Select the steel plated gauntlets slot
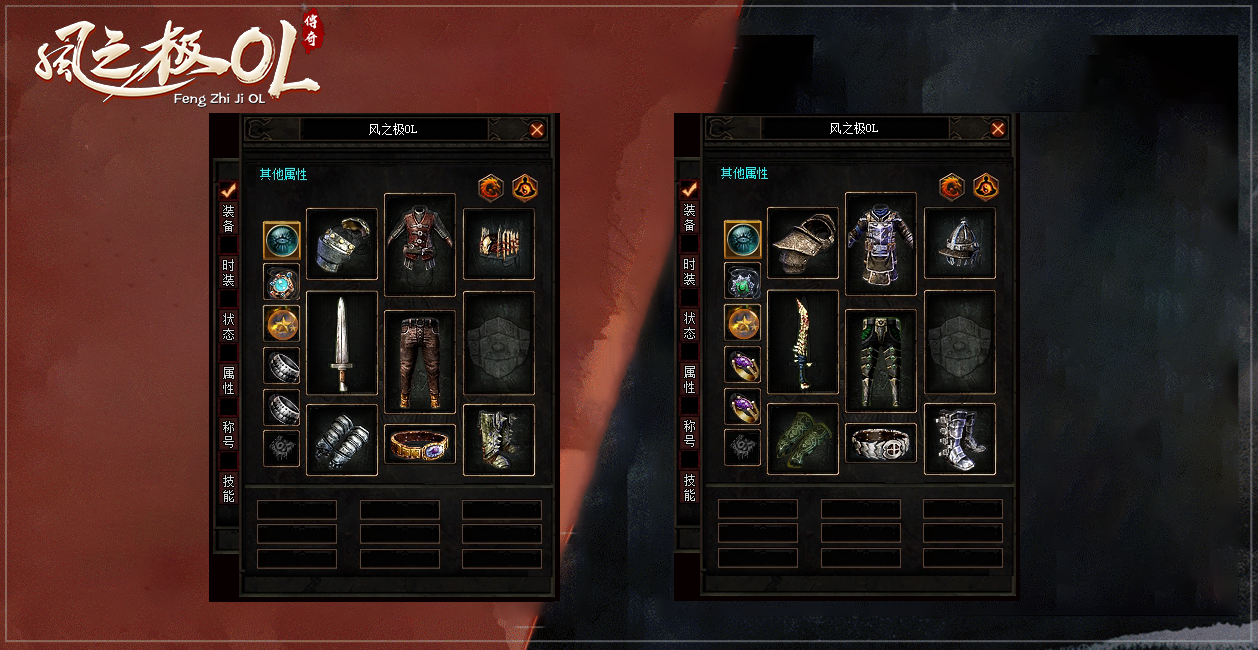 point(342,440)
